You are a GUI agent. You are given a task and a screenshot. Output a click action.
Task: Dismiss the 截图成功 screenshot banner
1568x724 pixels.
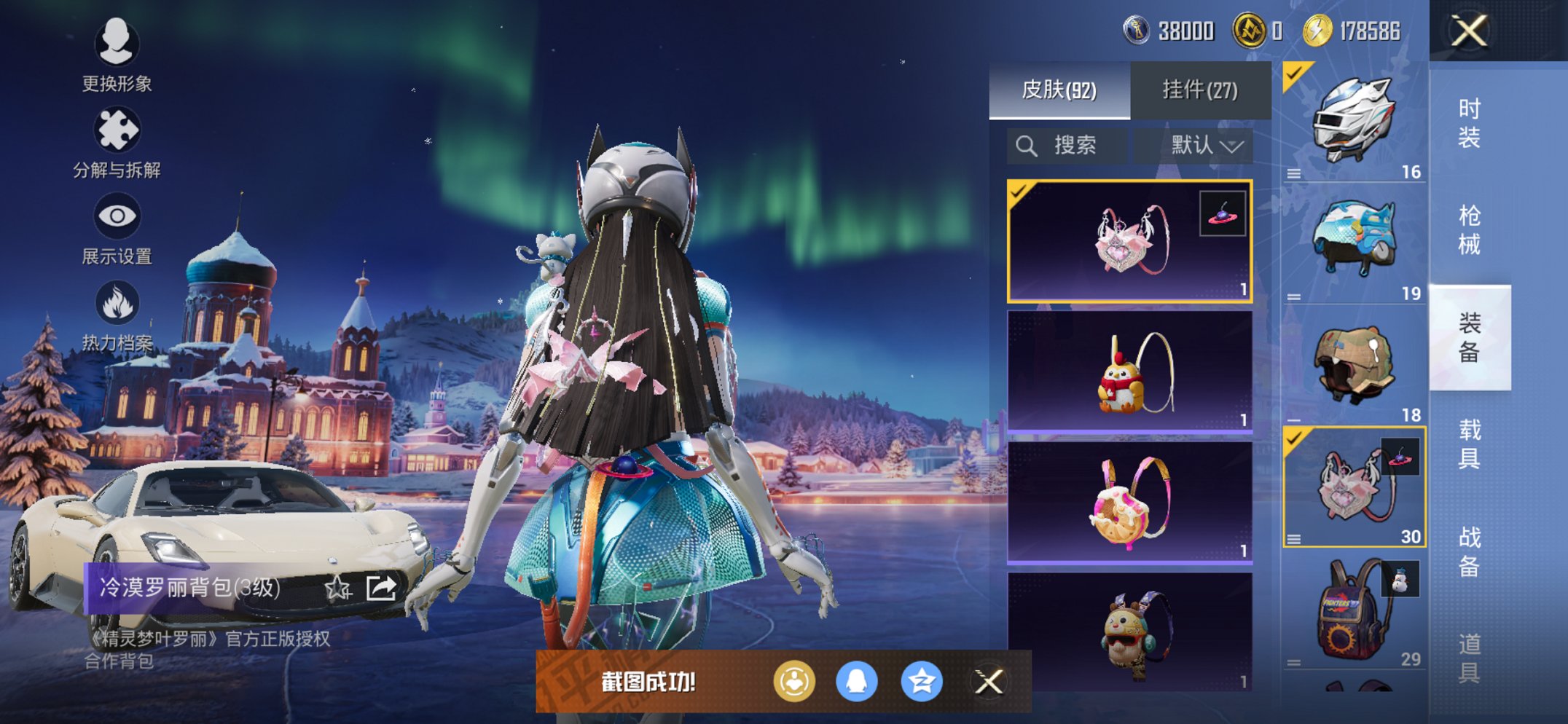pyautogui.click(x=989, y=682)
